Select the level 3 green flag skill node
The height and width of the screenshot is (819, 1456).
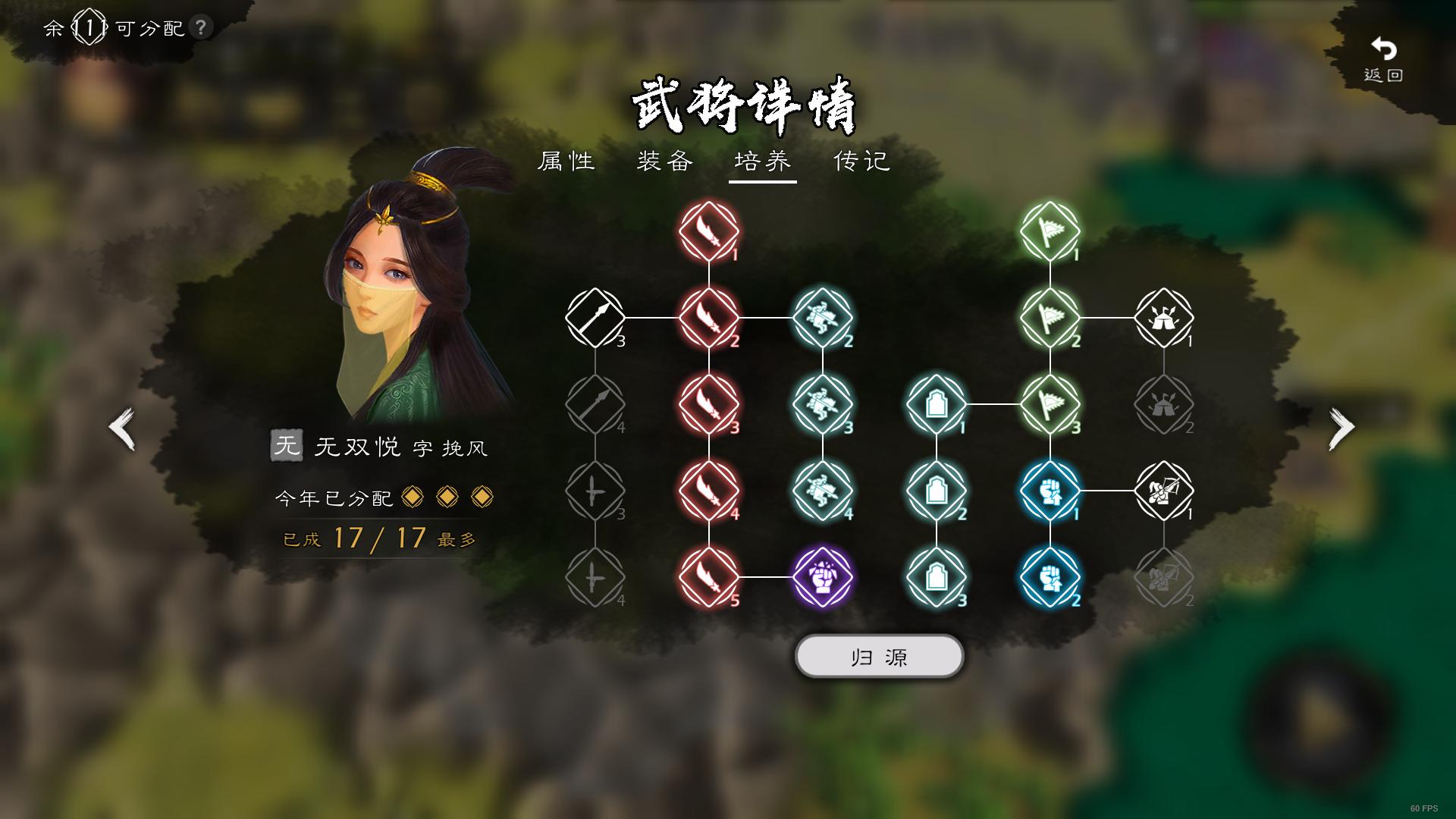point(1050,405)
